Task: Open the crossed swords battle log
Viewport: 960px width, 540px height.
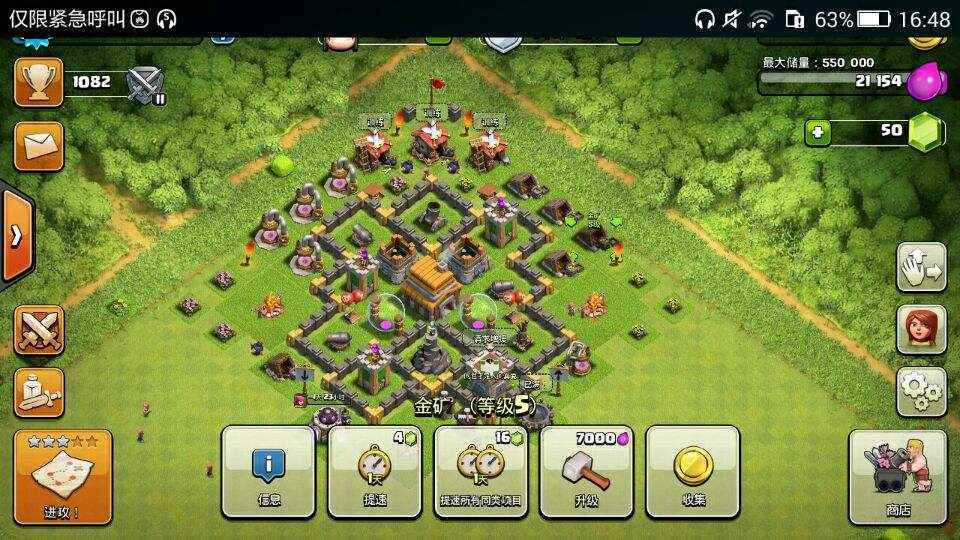Action: (x=38, y=330)
